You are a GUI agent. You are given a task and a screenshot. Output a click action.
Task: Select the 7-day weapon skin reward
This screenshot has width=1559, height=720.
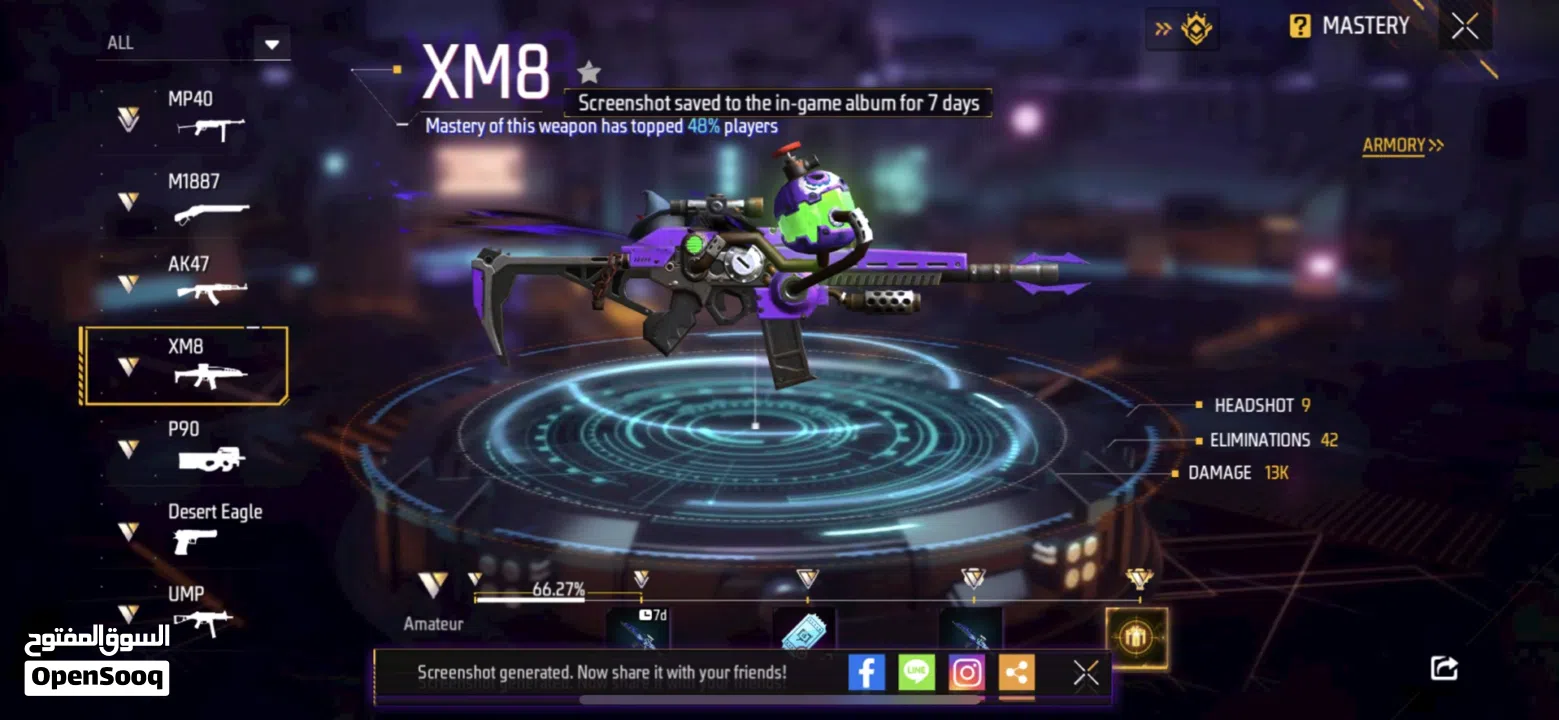(638, 630)
